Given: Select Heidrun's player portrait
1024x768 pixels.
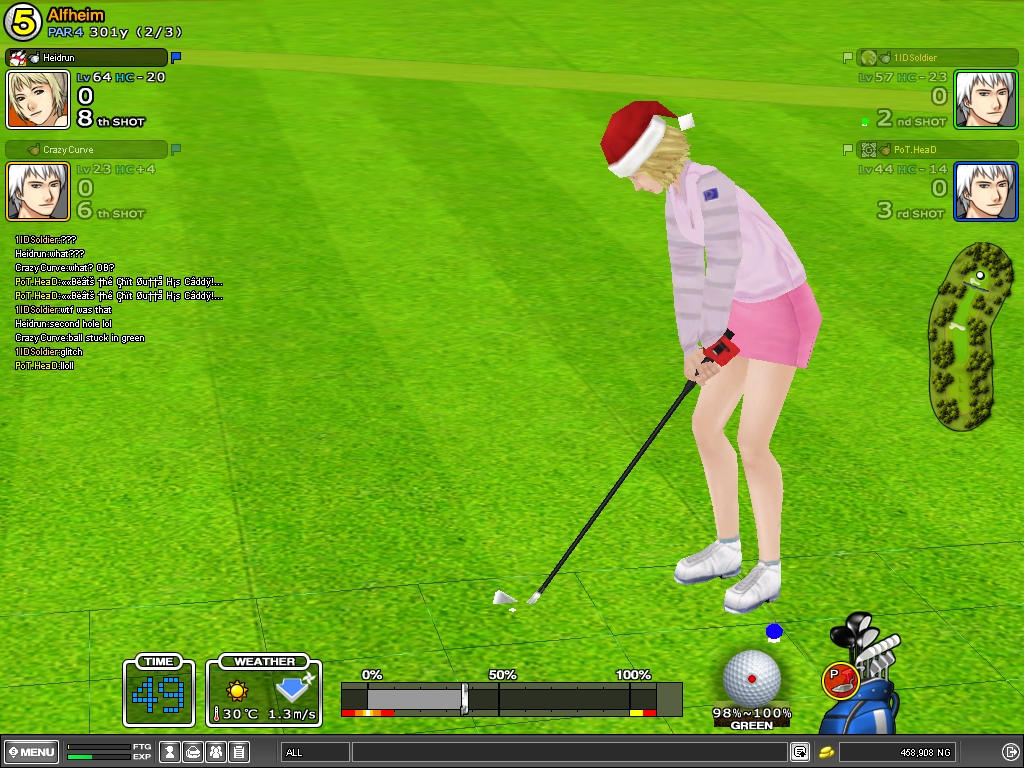Looking at the screenshot, I should tap(38, 100).
